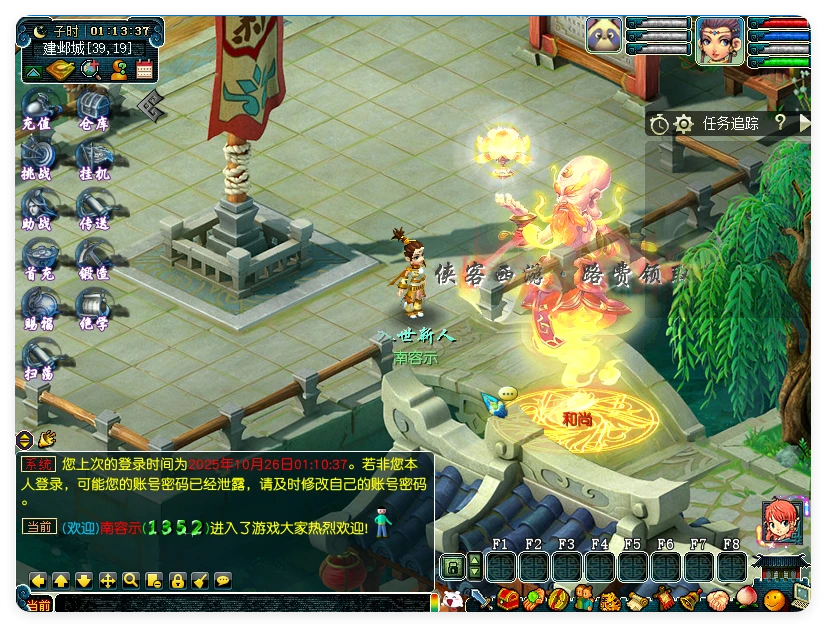This screenshot has height=627, width=826.
Task: Open the 扫荡 sweep menu
Action: point(37,358)
